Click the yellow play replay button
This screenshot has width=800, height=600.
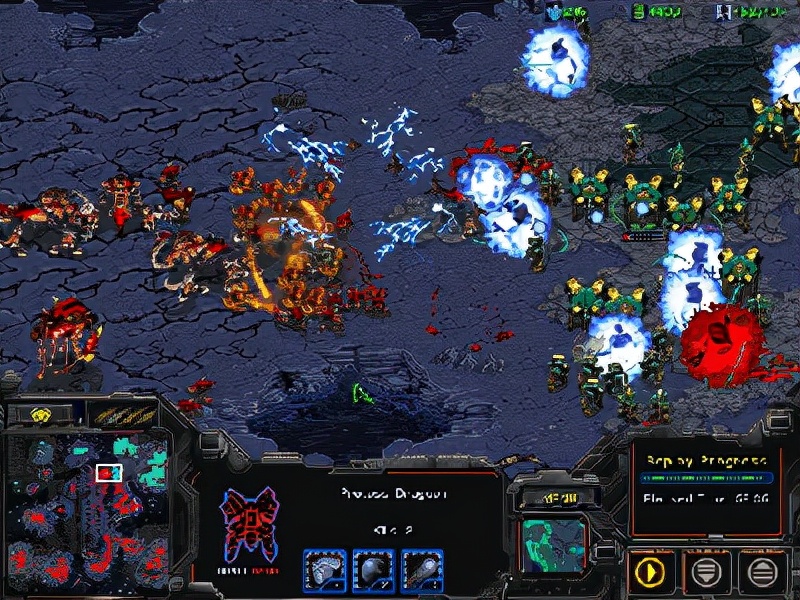651,571
